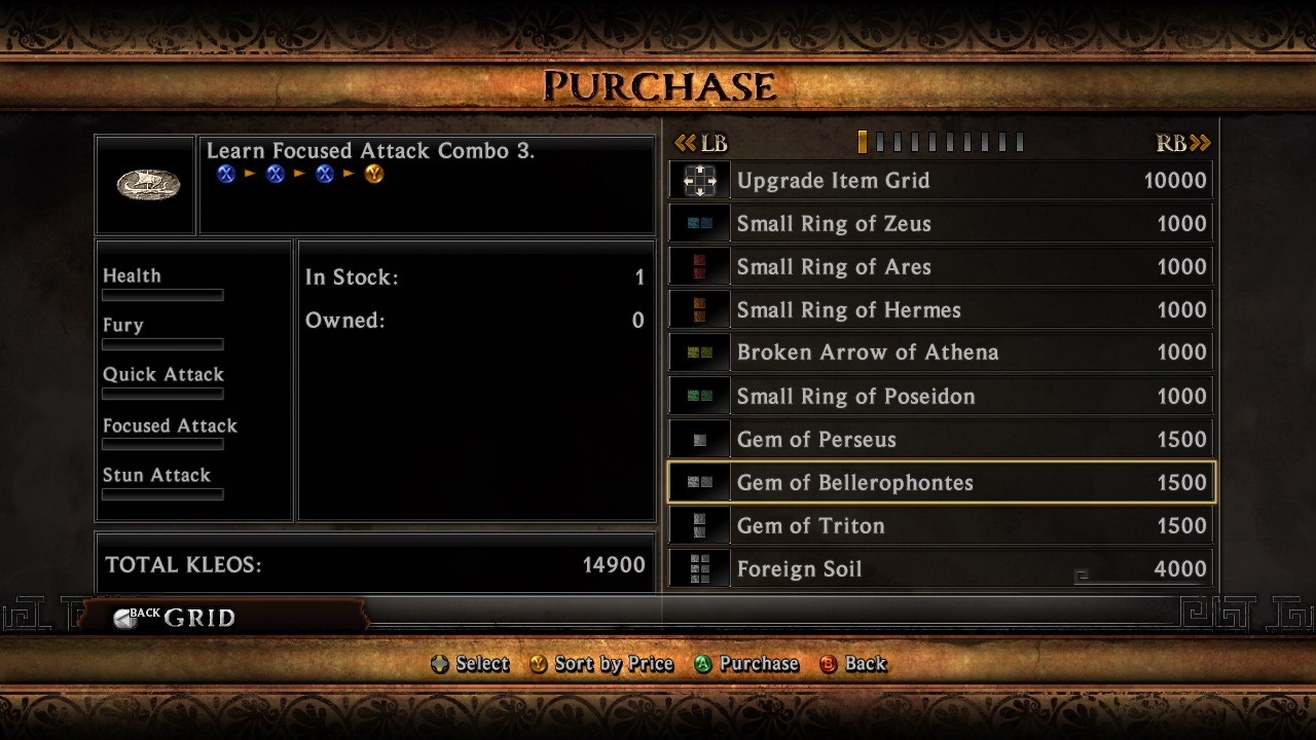This screenshot has width=1316, height=740.
Task: Select Broken Arrow of Athena
Action: click(940, 353)
